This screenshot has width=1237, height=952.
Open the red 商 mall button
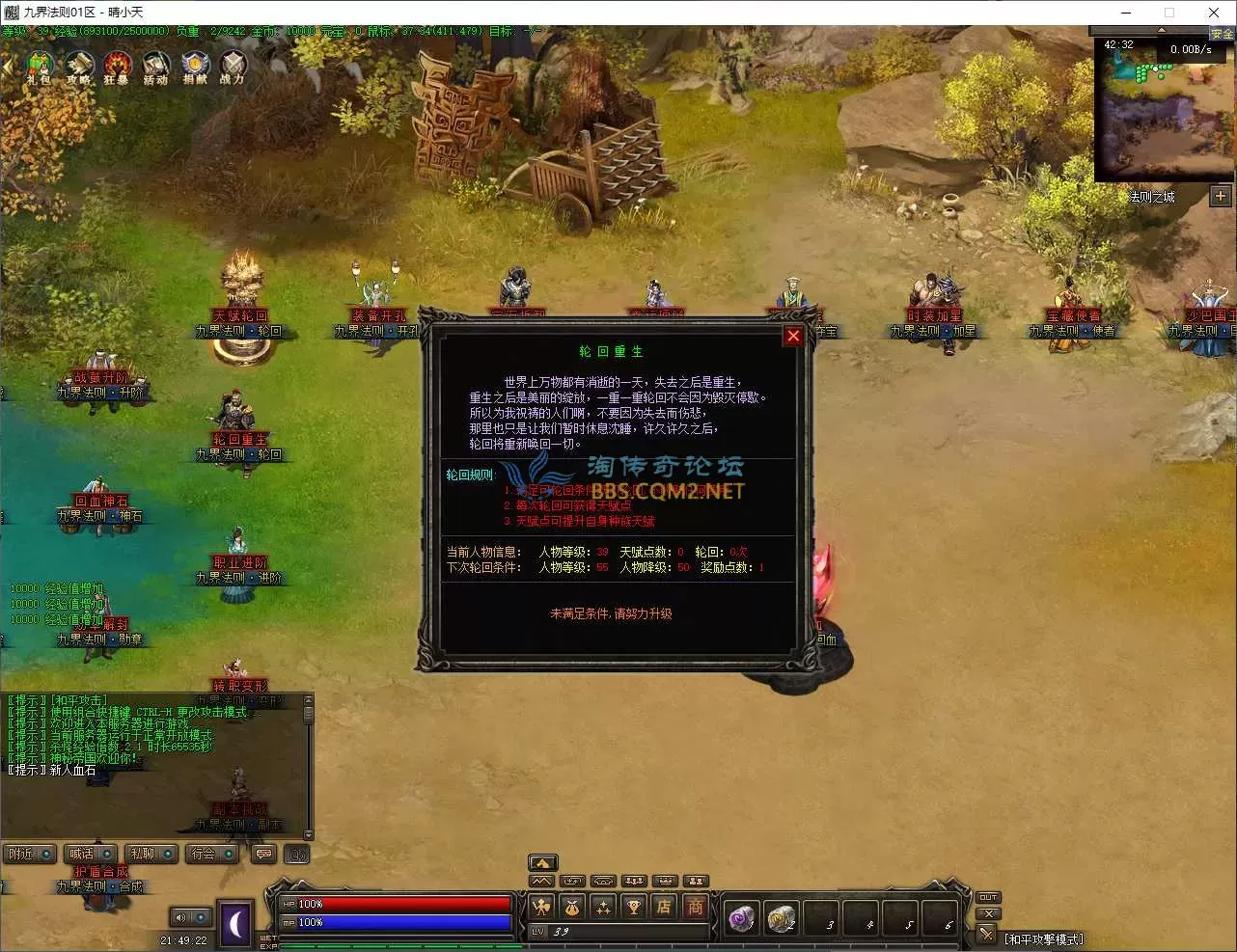click(x=695, y=907)
